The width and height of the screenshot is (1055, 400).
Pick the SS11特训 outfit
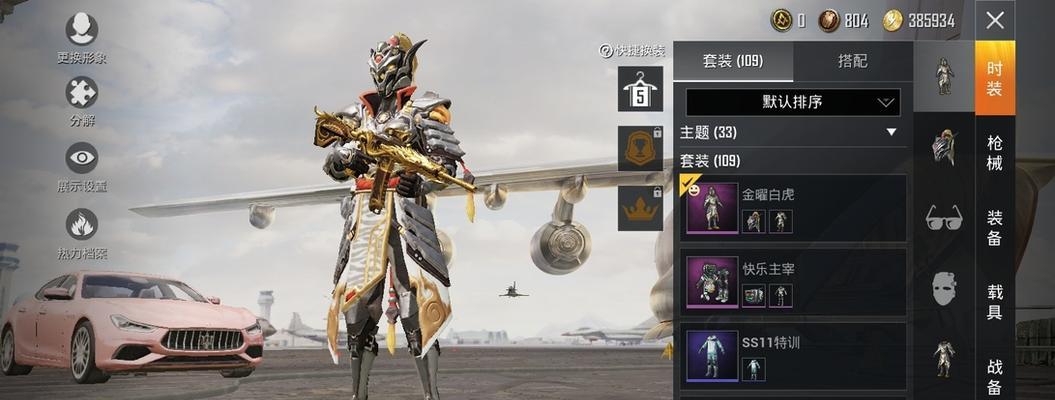click(x=795, y=356)
